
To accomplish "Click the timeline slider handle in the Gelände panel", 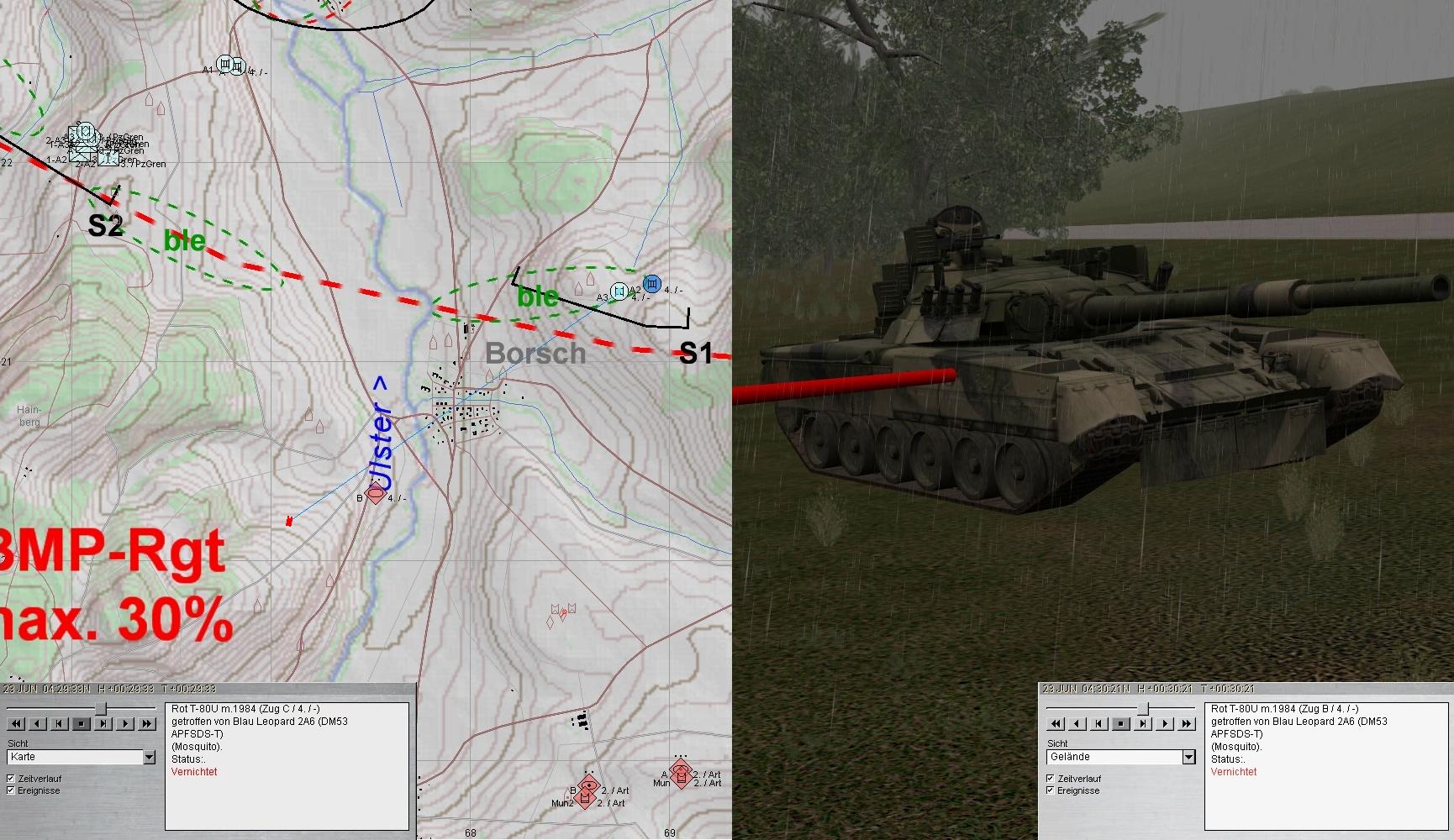I will [1142, 709].
